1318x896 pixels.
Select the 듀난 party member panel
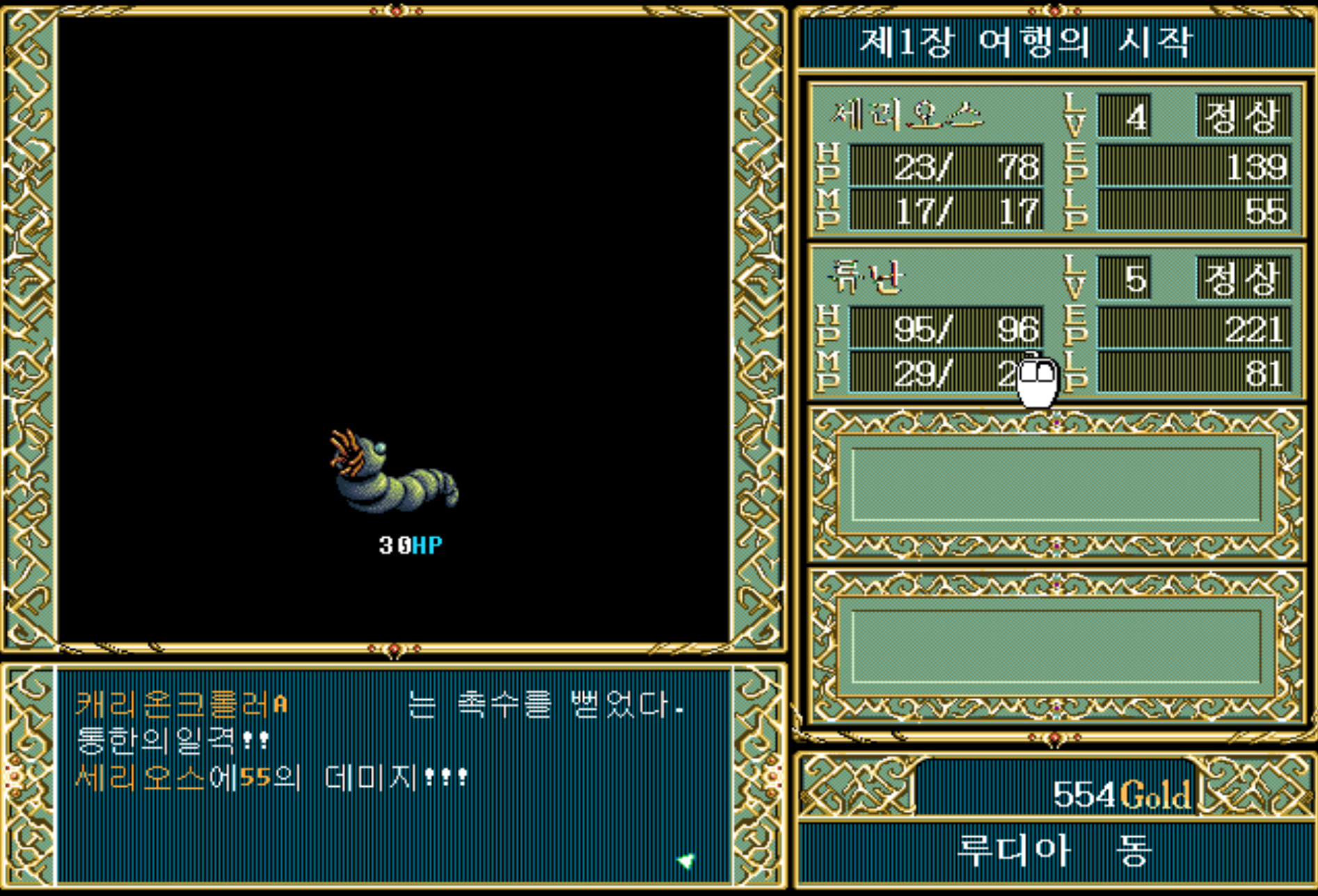click(1055, 323)
